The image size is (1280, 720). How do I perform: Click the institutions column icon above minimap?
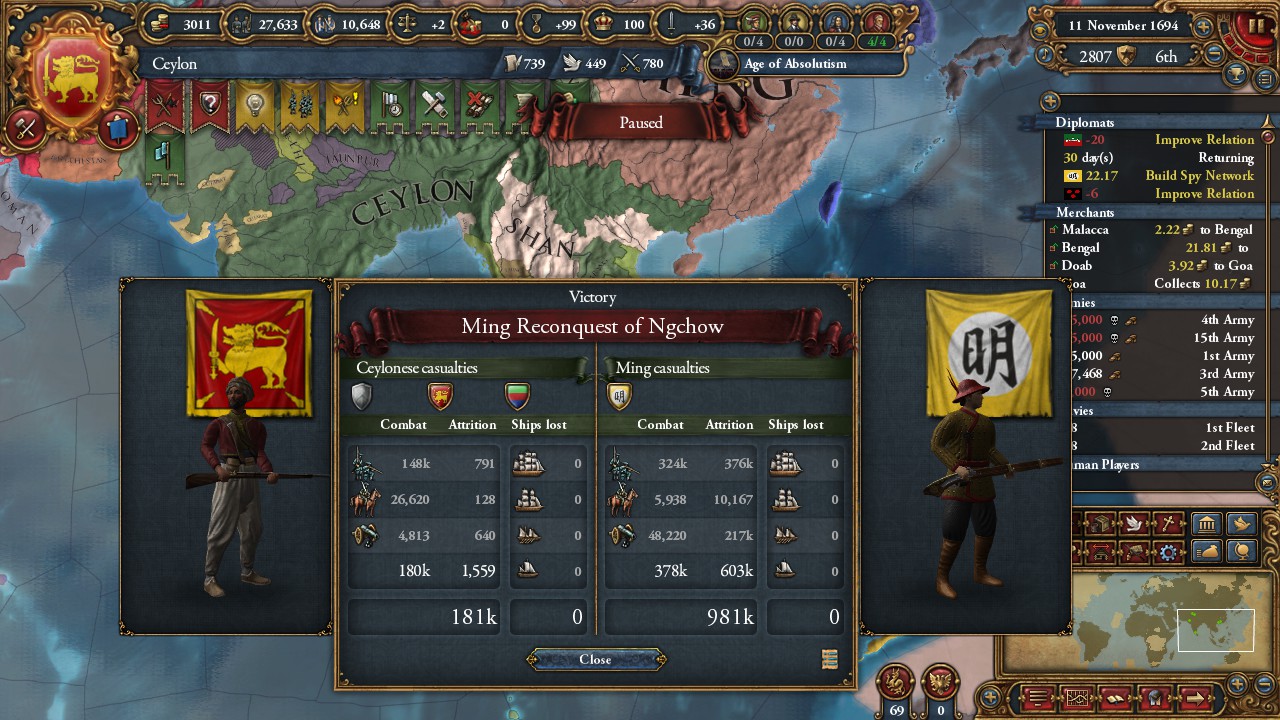coord(1206,523)
